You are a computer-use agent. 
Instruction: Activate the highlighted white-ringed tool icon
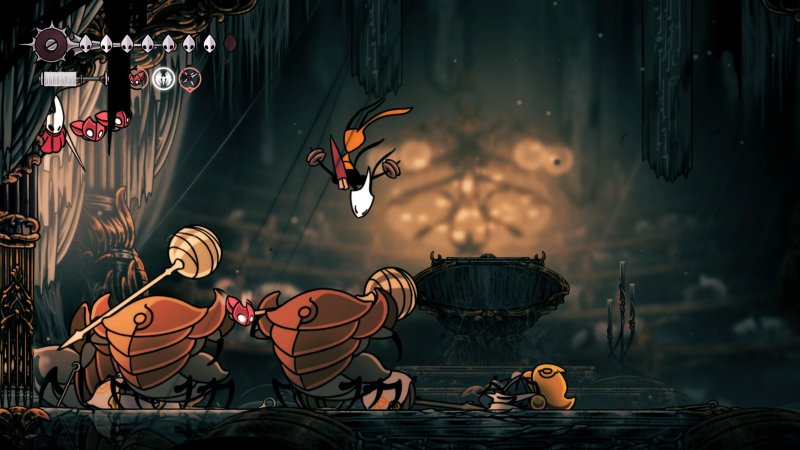[x=164, y=78]
